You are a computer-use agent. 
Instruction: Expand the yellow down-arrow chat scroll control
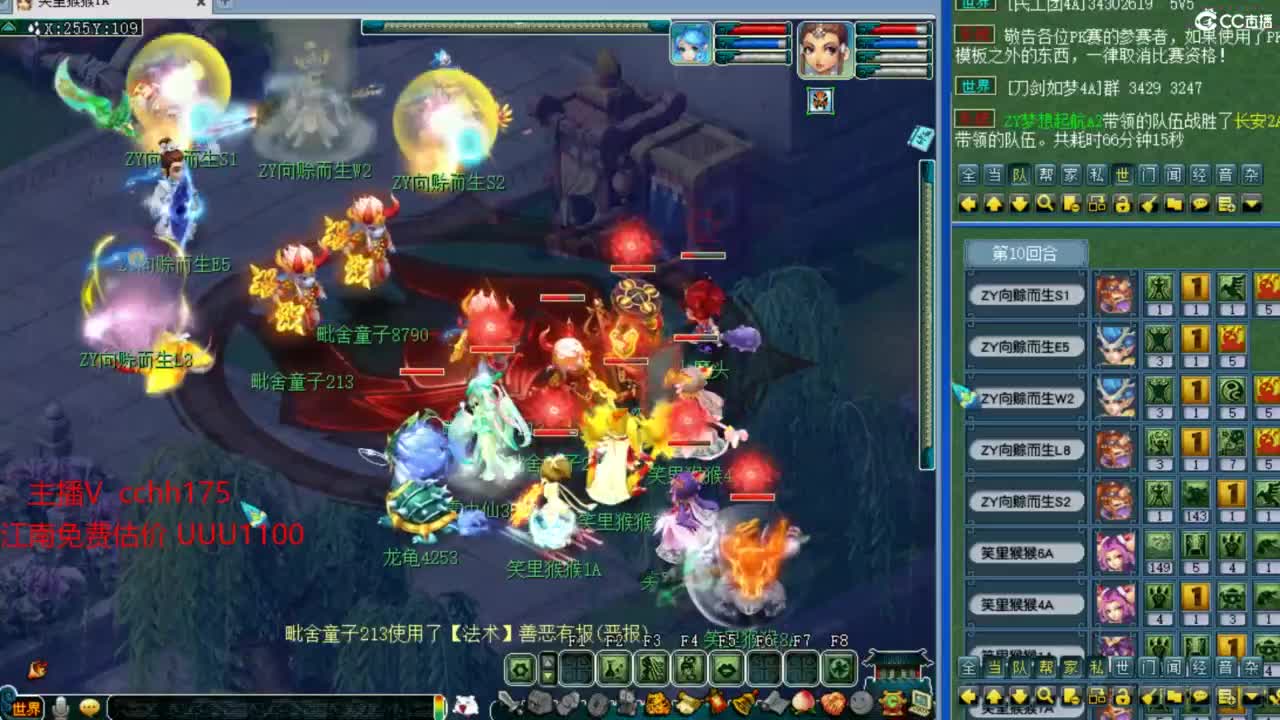pos(1017,204)
